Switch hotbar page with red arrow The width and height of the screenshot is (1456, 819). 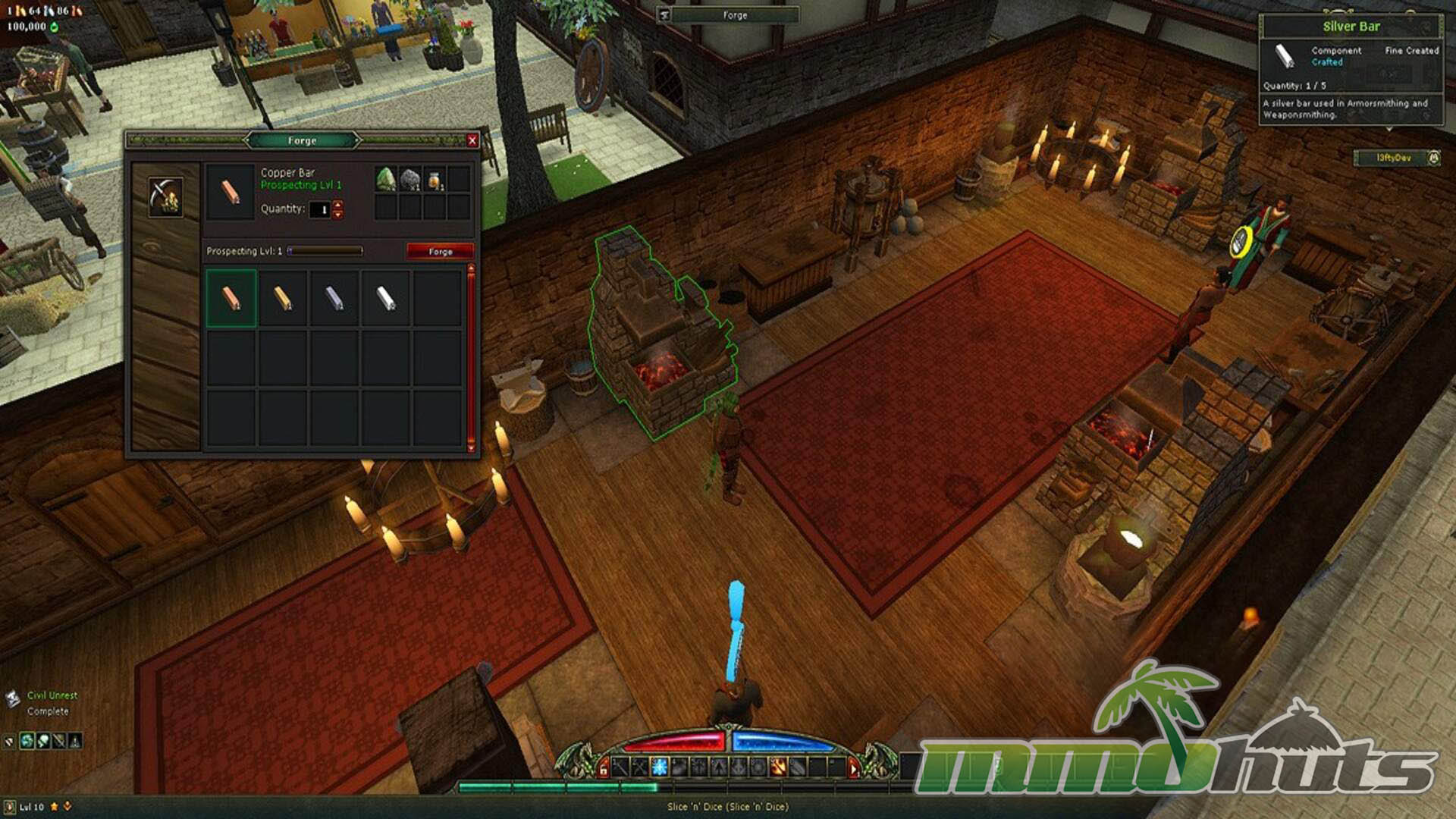[x=853, y=769]
